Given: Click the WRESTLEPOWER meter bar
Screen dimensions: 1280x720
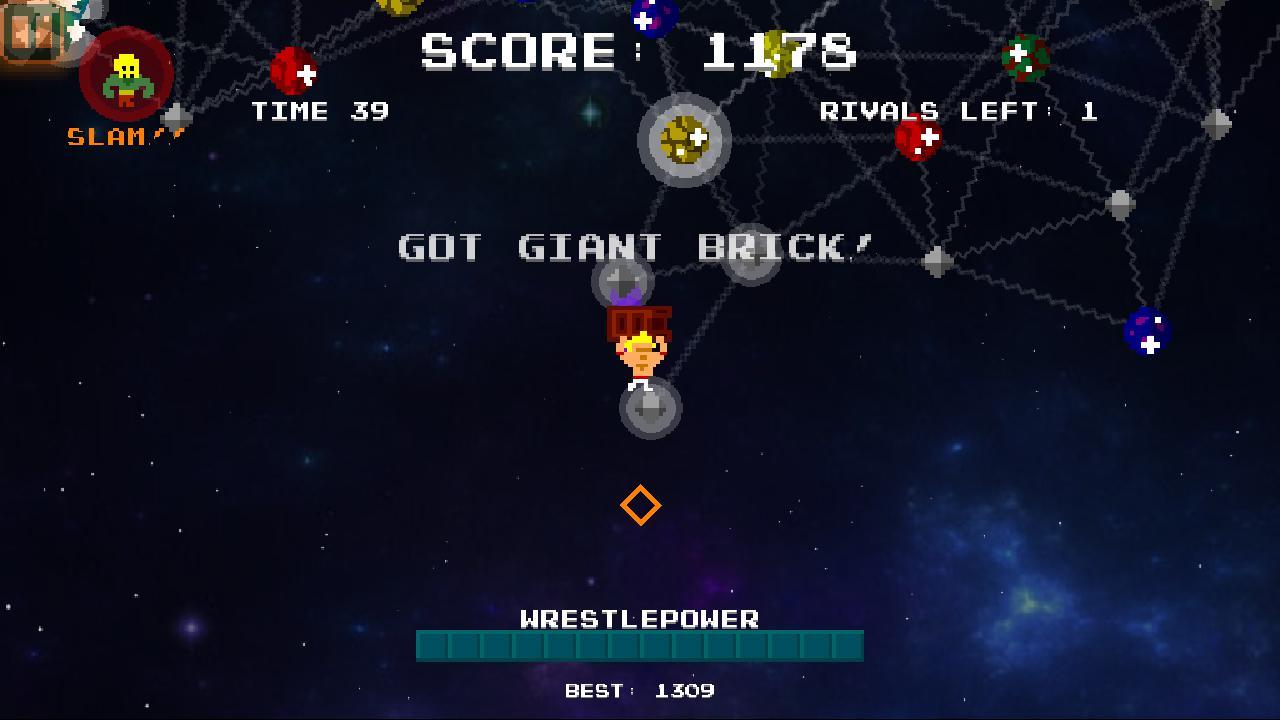Looking at the screenshot, I should [640, 645].
